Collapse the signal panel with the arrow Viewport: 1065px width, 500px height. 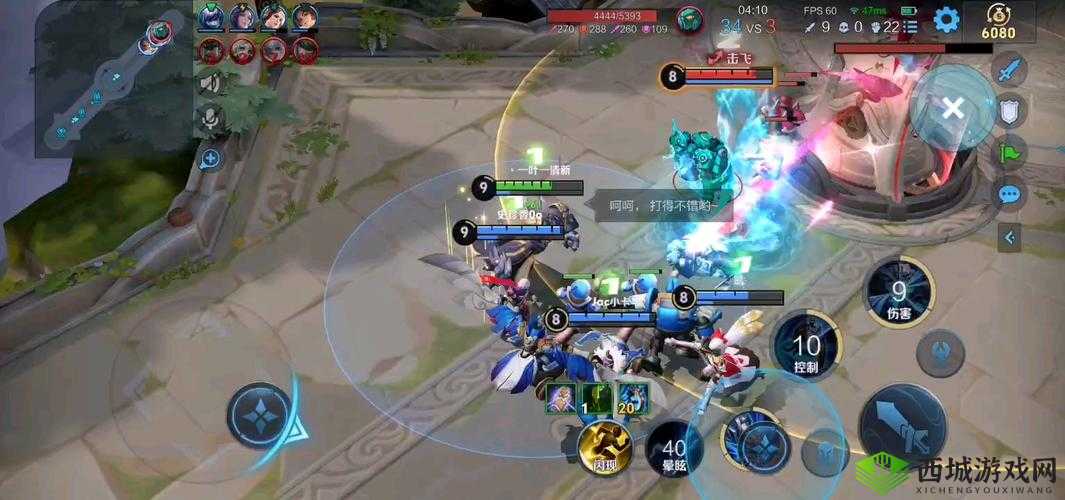[x=1009, y=237]
